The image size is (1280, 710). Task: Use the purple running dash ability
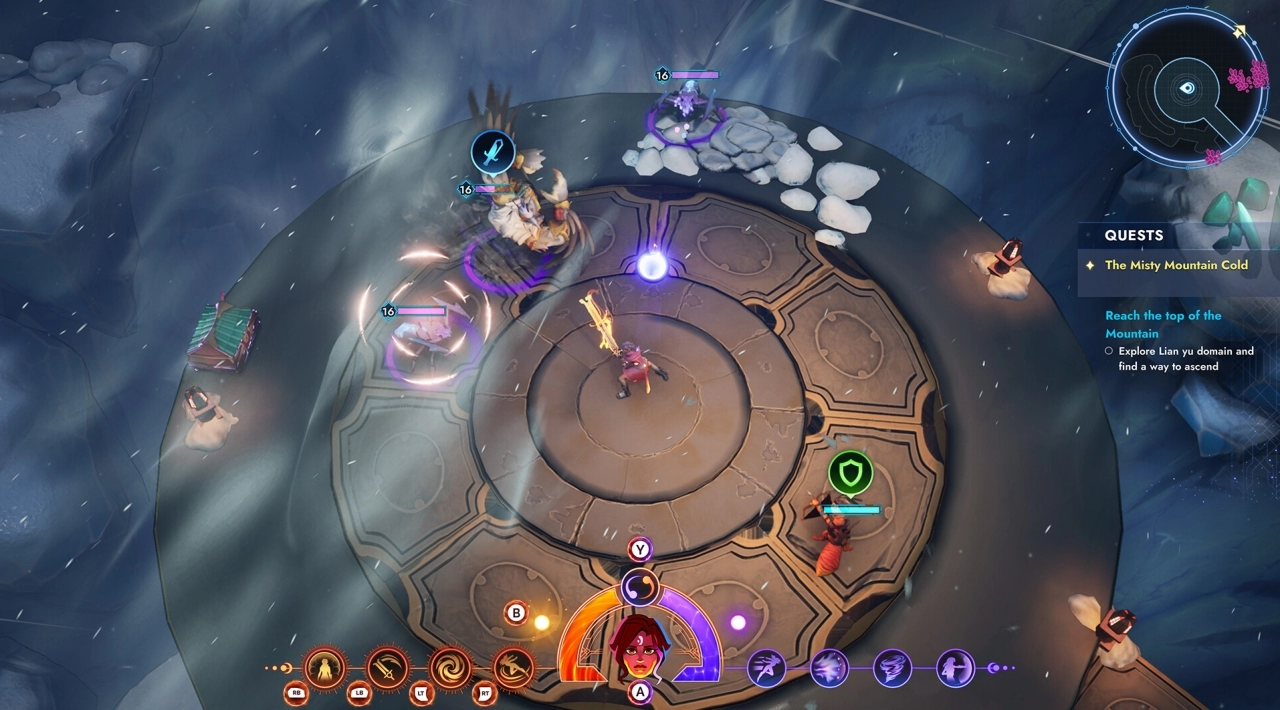point(766,667)
